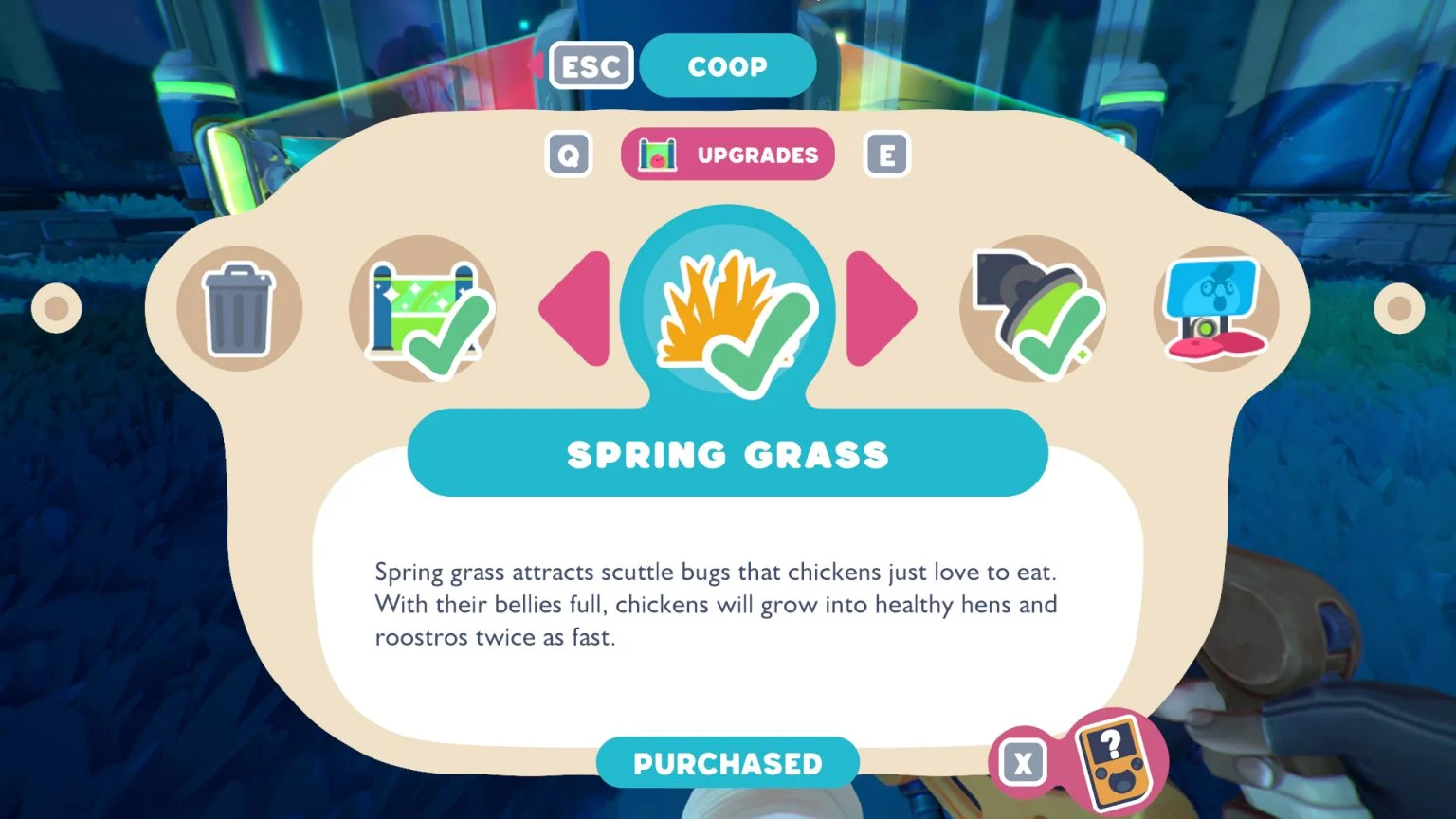Click the ESC back button
The image size is (1456, 819).
[591, 65]
